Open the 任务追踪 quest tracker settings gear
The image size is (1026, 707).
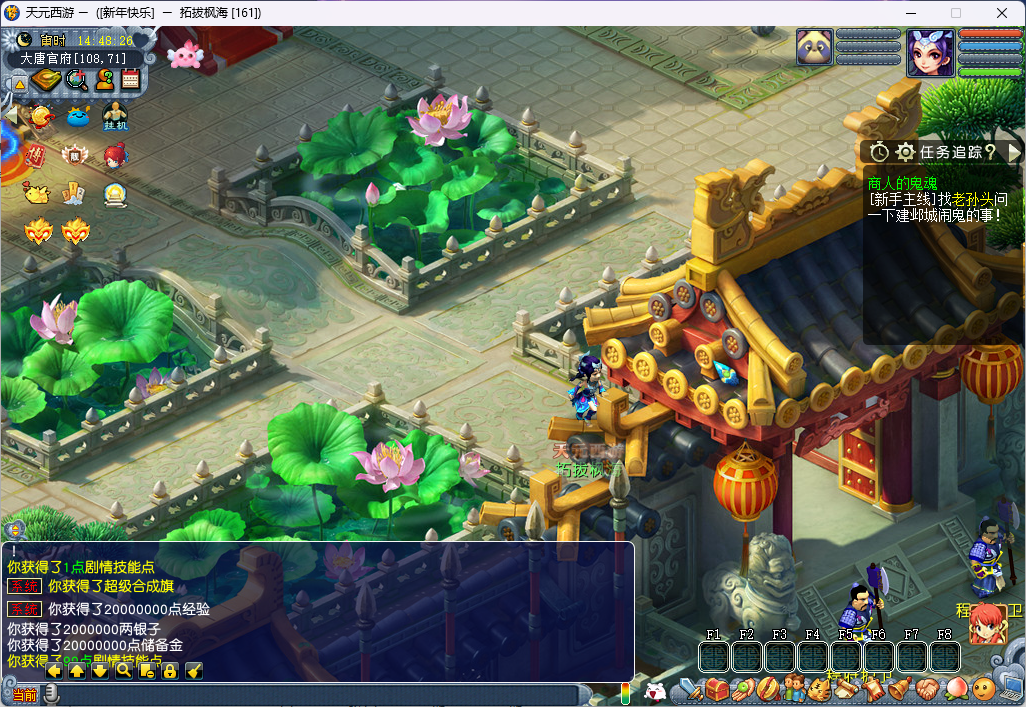coord(906,152)
